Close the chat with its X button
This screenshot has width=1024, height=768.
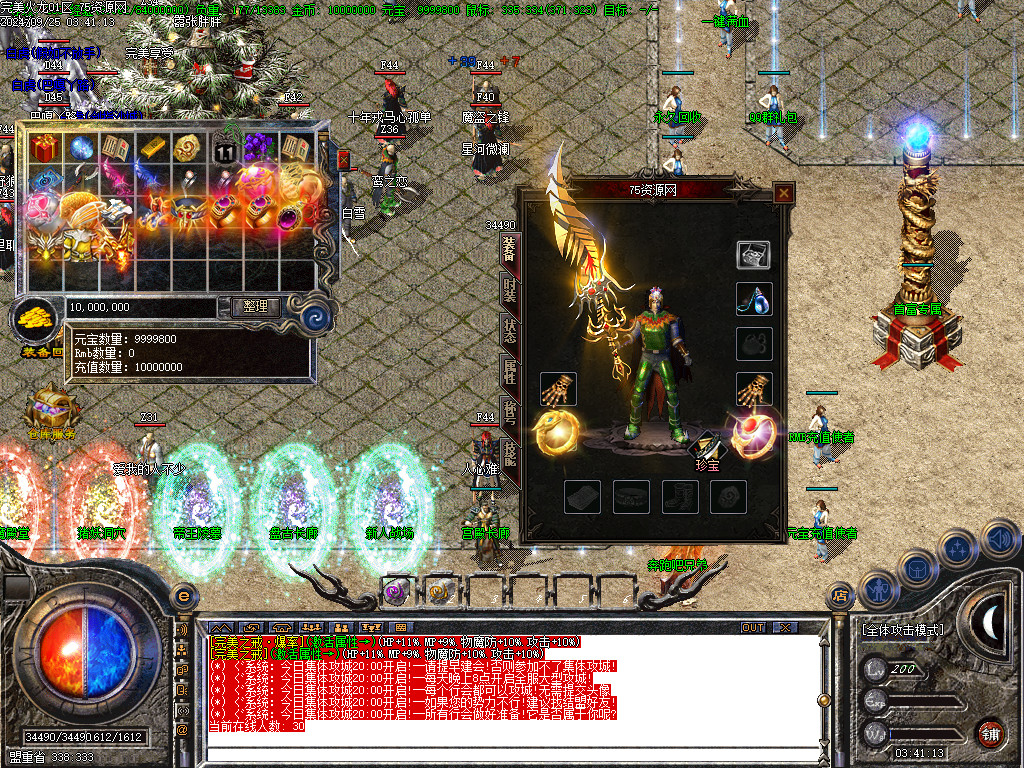coord(785,628)
